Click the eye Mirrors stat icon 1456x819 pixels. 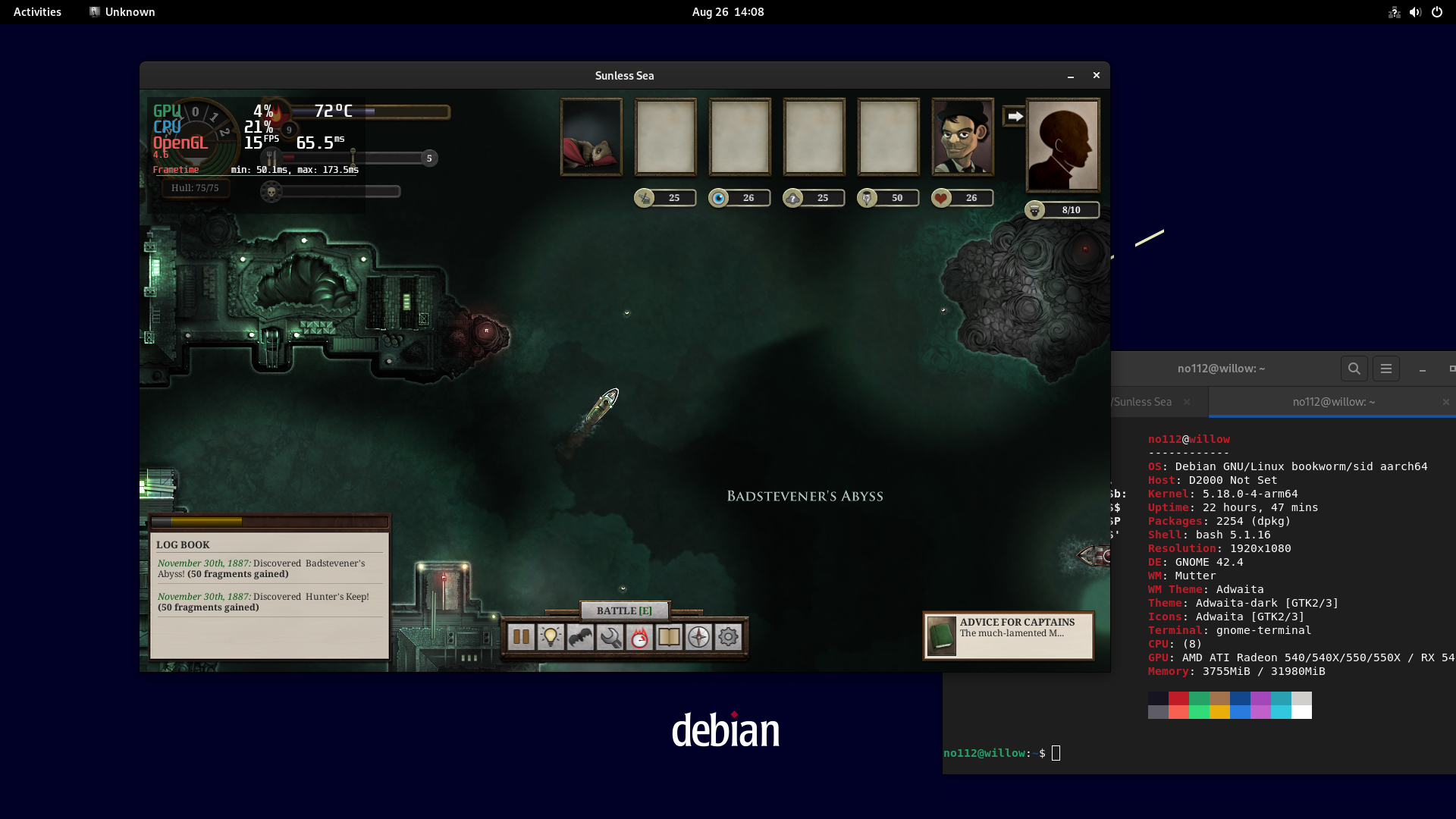click(x=719, y=197)
